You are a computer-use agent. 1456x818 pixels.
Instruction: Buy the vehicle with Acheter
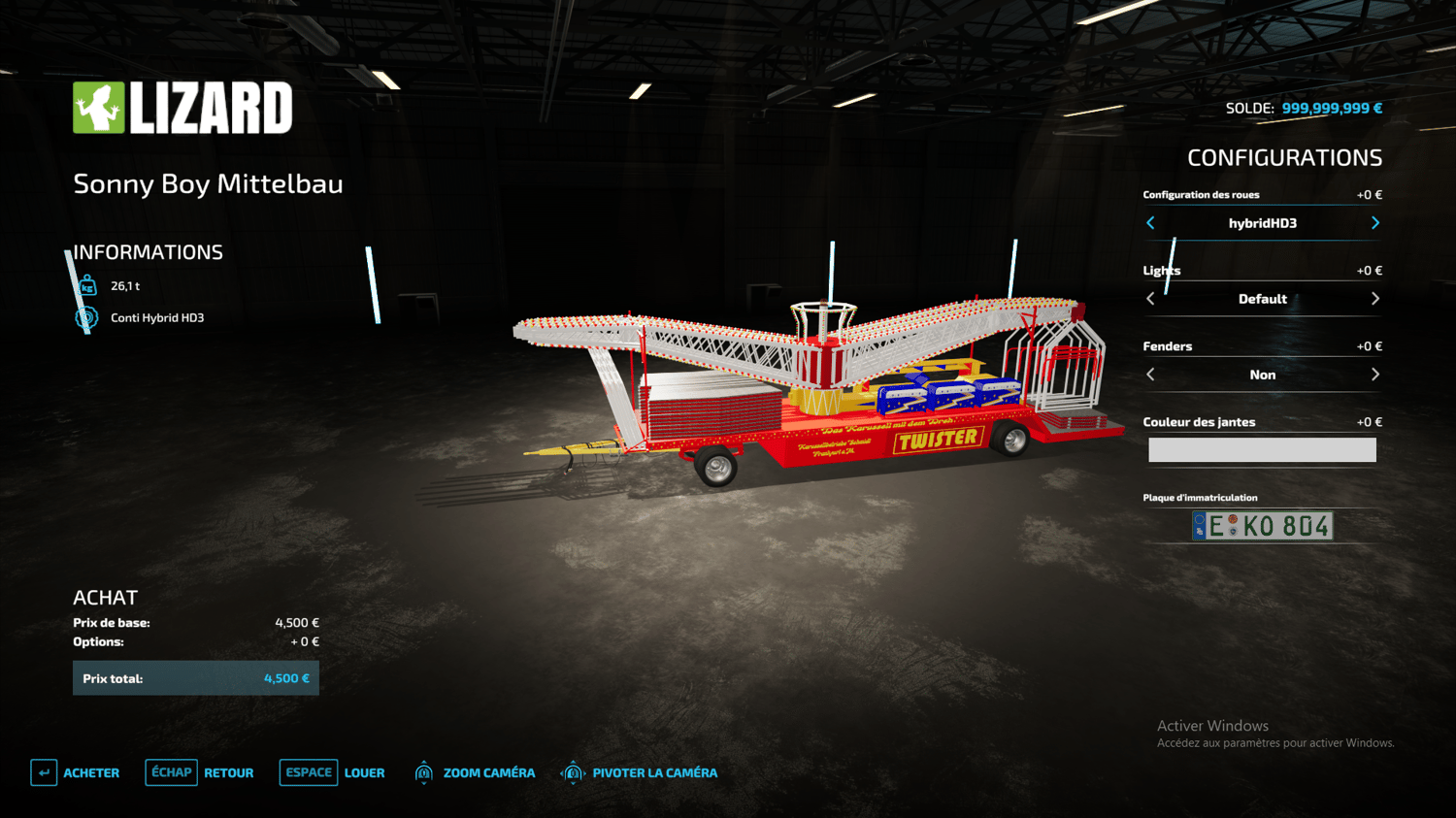tap(76, 772)
